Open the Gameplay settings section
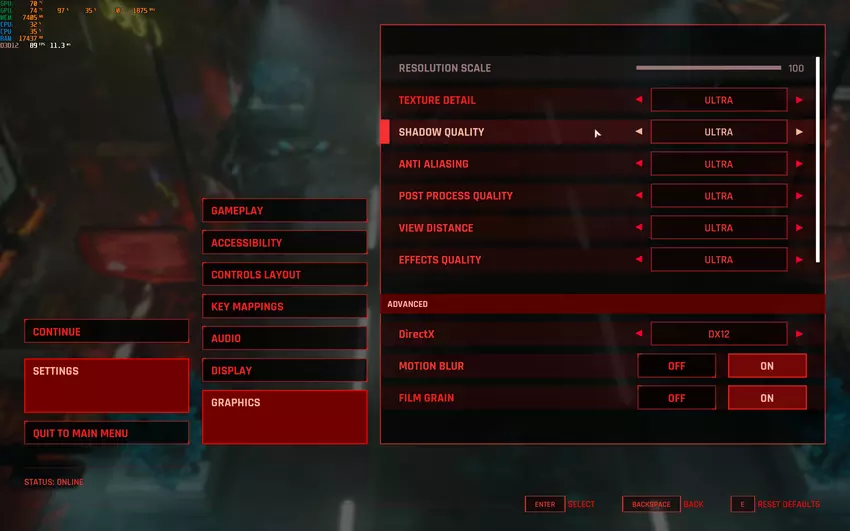This screenshot has height=531, width=850. point(284,211)
